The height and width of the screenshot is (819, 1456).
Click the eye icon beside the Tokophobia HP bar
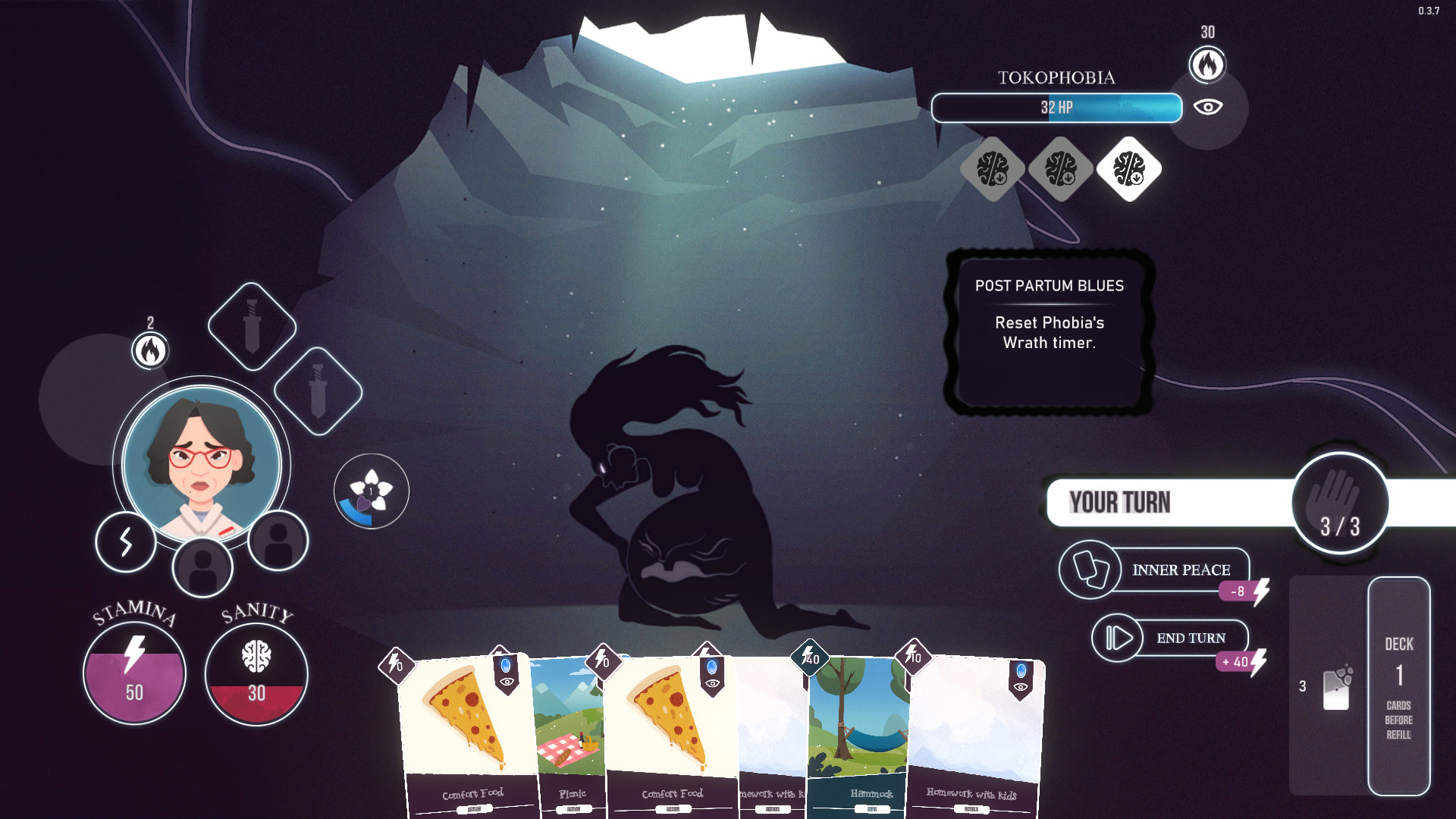(x=1208, y=108)
